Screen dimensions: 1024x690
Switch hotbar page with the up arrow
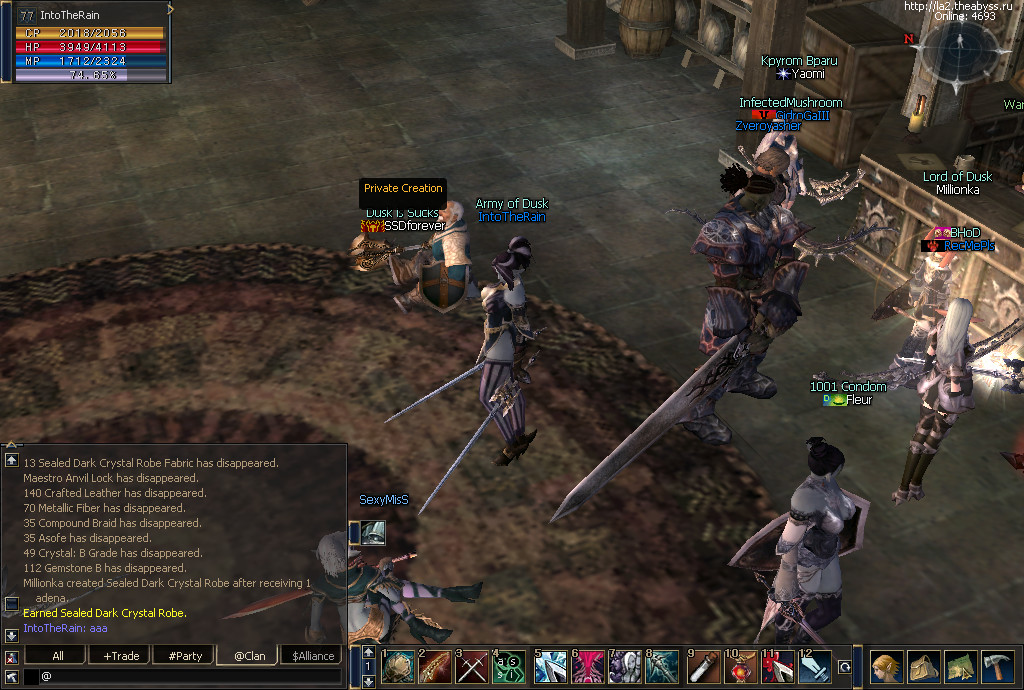pos(369,652)
